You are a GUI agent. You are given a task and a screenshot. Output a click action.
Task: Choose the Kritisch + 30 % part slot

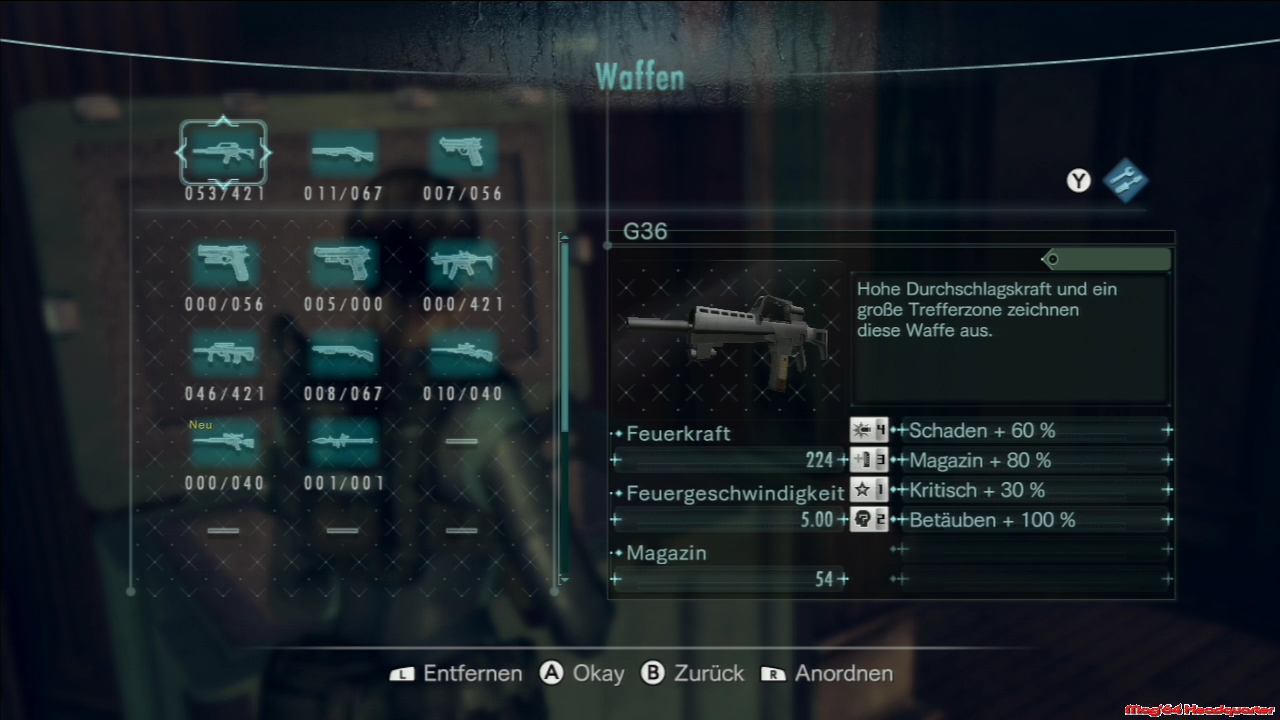[x=1035, y=490]
